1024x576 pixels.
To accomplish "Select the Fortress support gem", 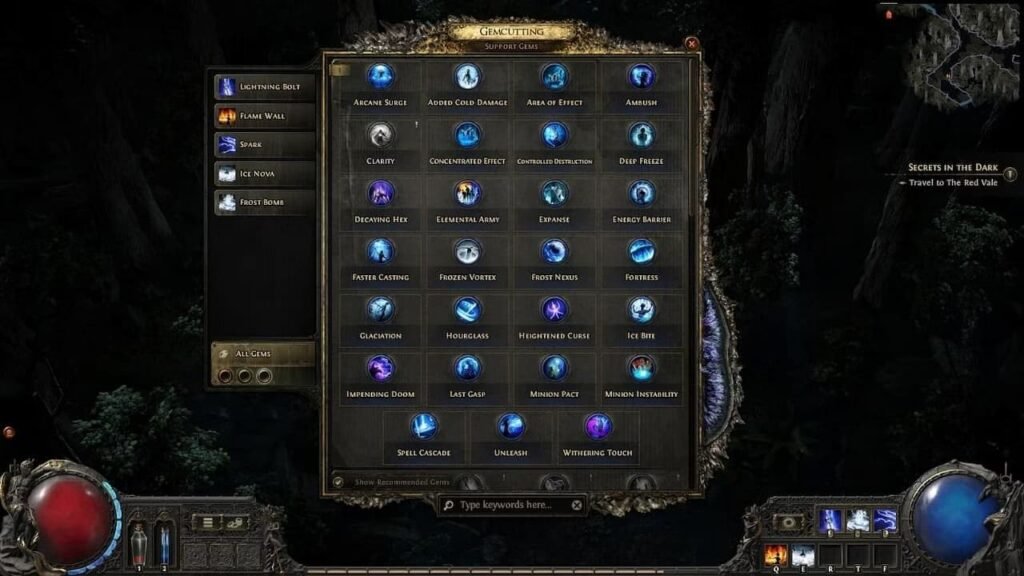I will coord(641,252).
